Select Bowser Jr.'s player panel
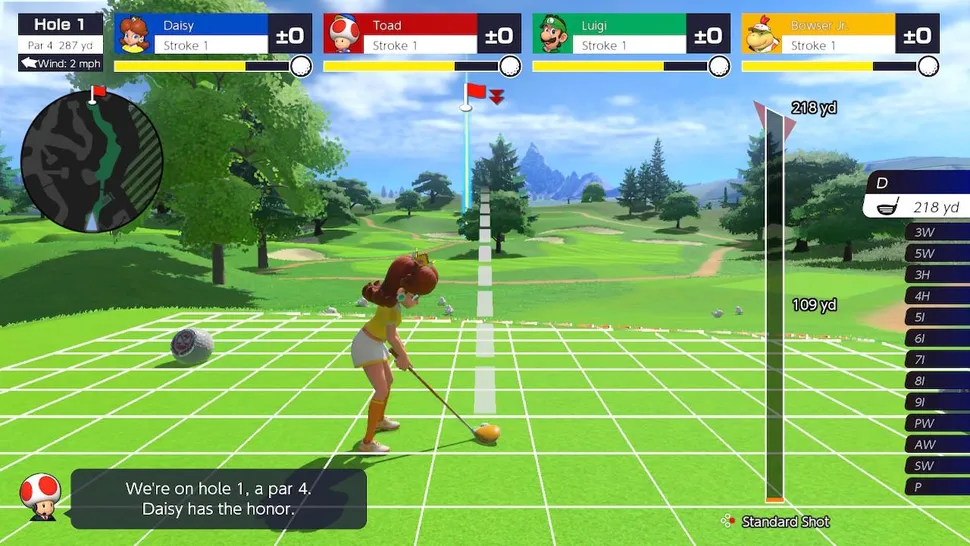970x546 pixels. [x=840, y=35]
